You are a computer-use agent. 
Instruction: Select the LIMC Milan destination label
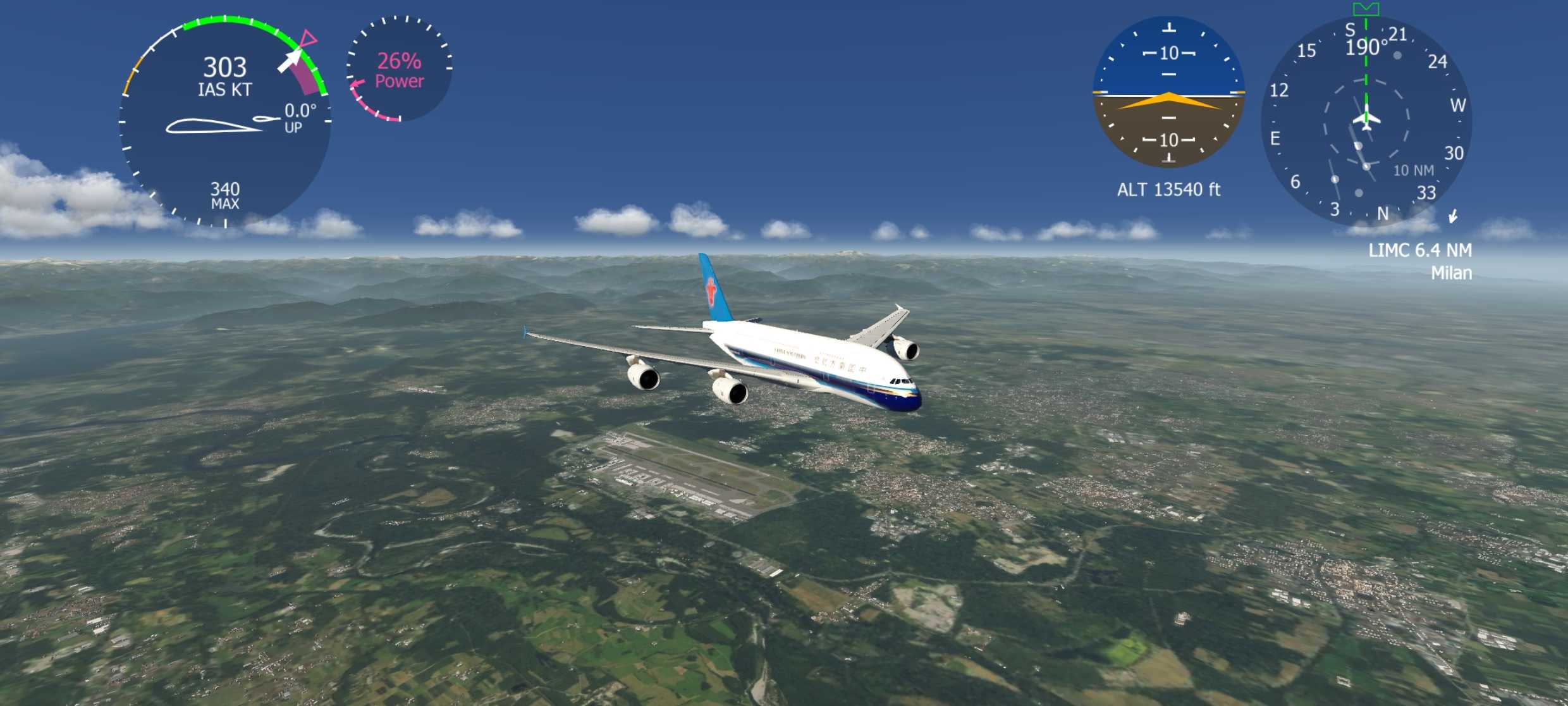1420,261
